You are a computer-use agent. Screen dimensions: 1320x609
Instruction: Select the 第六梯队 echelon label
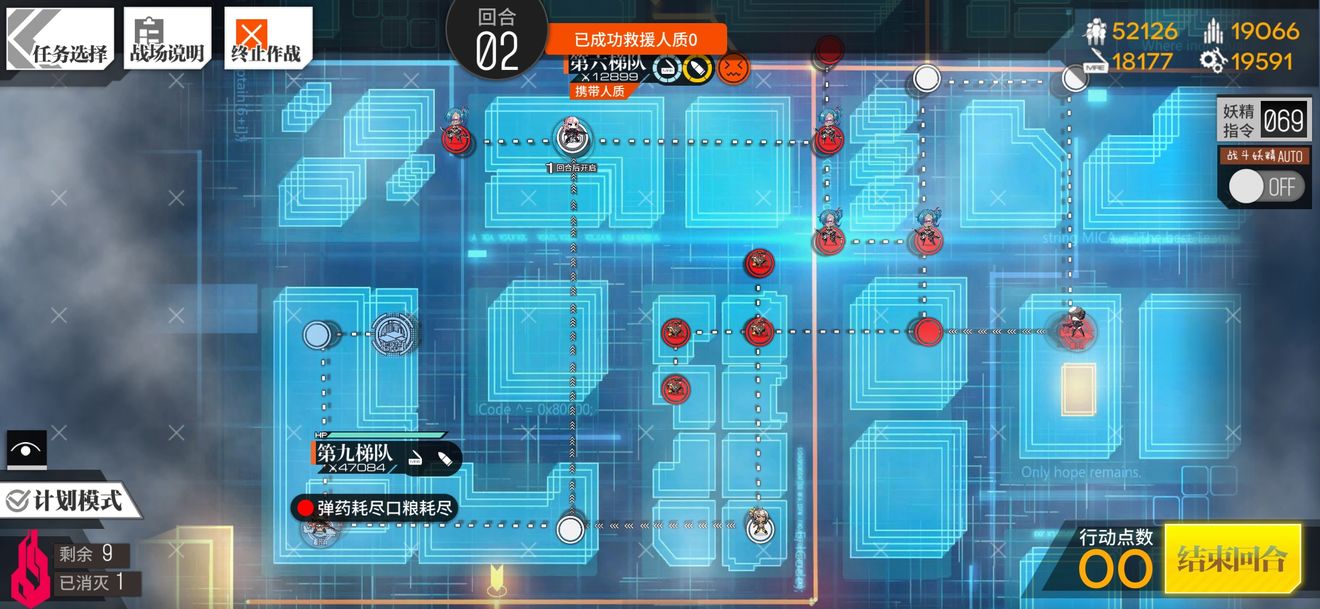pos(606,68)
